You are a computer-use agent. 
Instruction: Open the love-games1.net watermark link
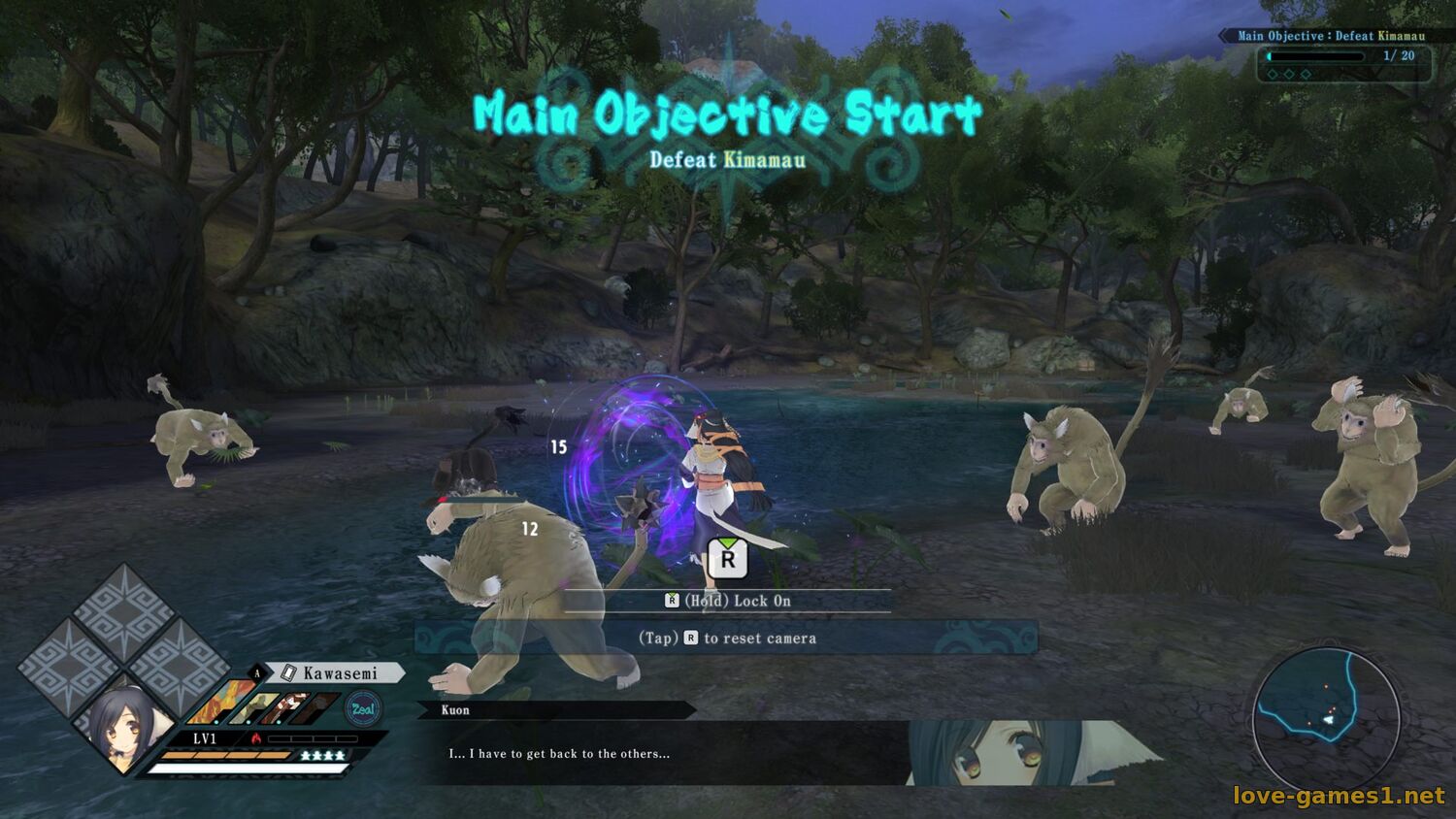tap(1339, 796)
